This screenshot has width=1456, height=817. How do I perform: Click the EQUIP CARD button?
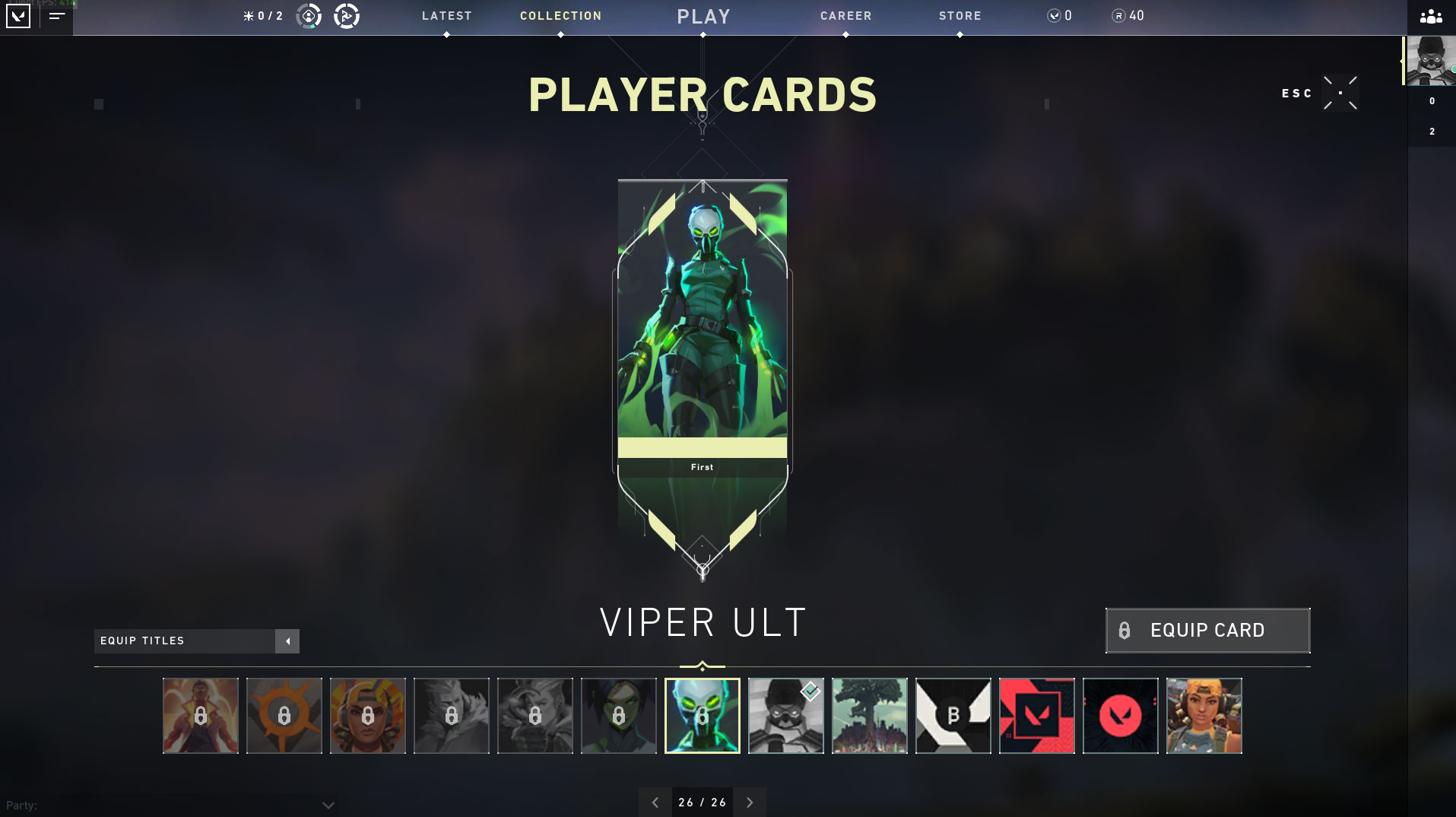coord(1207,630)
